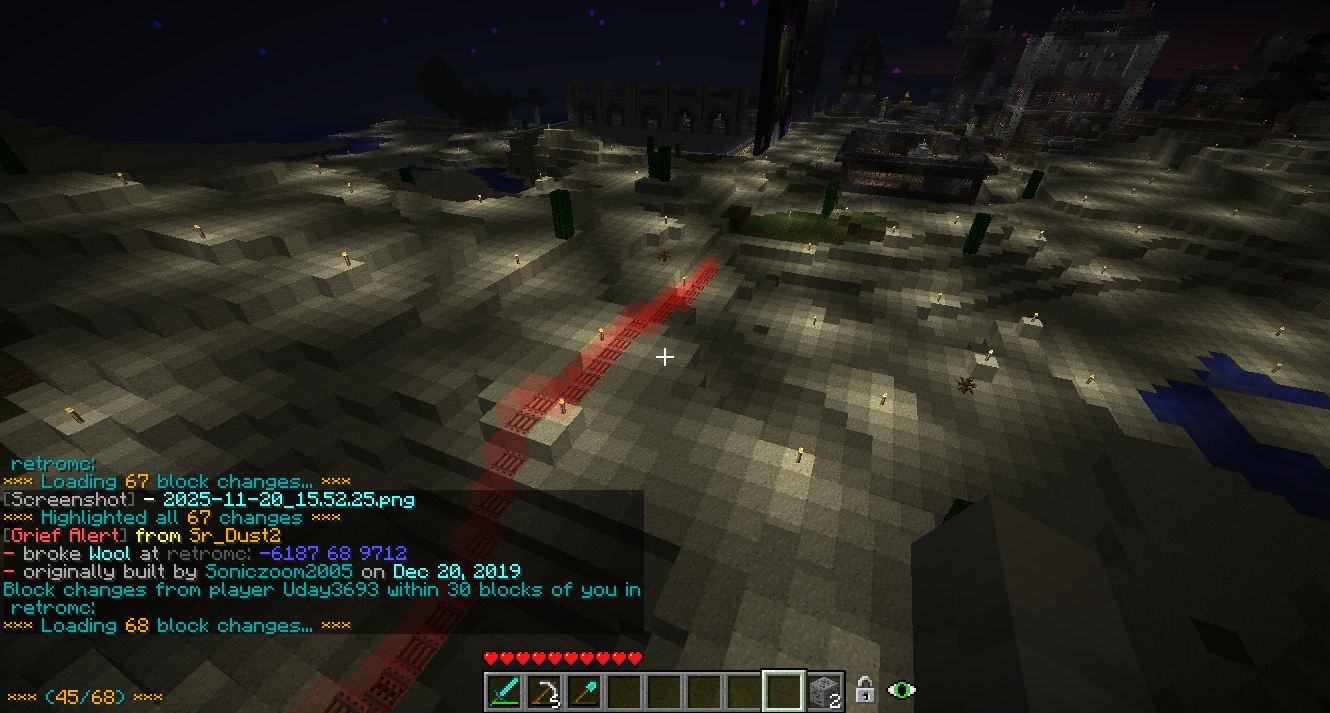Click the green eye visibility icon
This screenshot has width=1330, height=713.
click(x=903, y=690)
